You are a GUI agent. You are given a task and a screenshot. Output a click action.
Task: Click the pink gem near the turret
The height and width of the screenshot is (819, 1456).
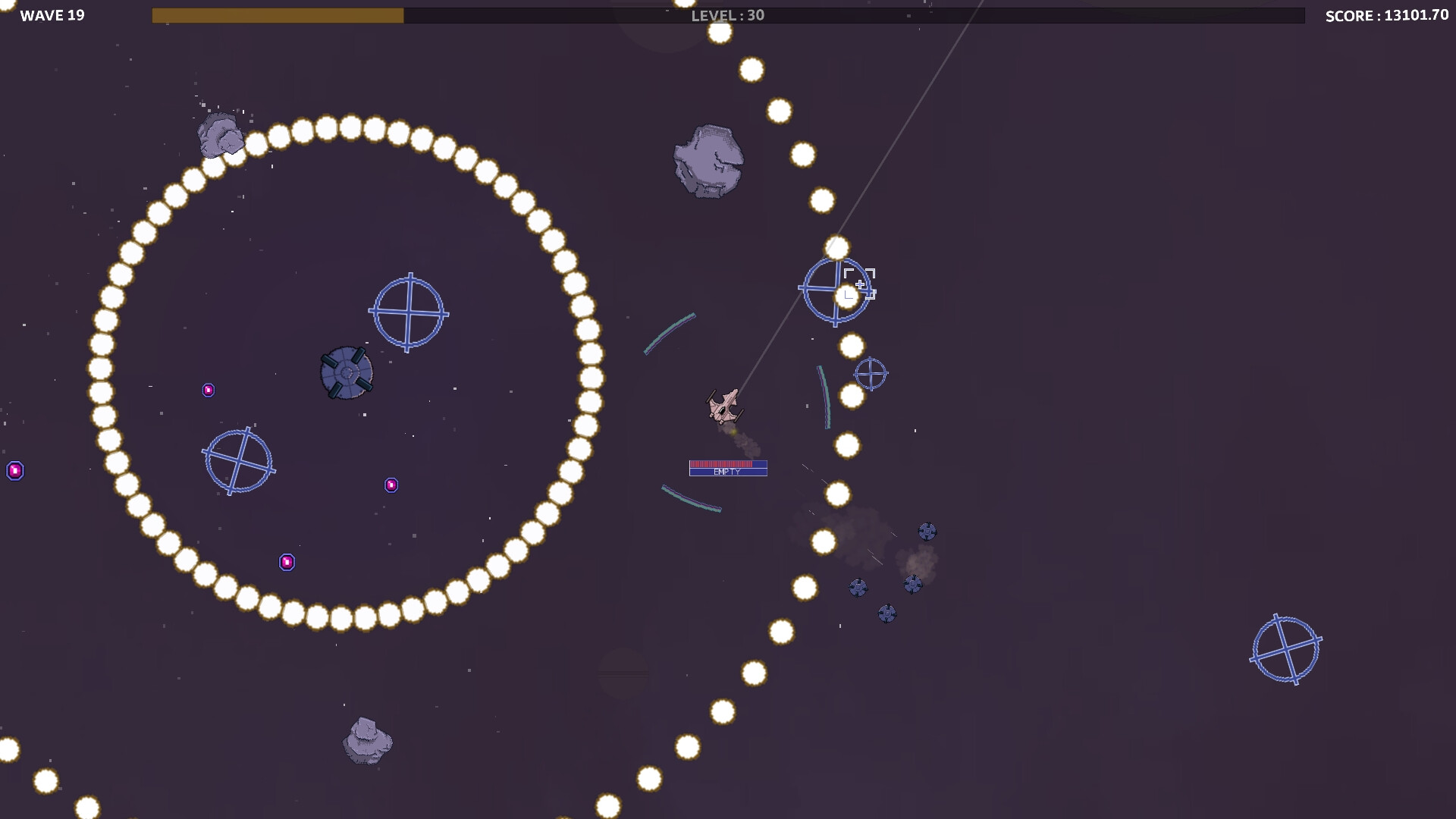[209, 389]
